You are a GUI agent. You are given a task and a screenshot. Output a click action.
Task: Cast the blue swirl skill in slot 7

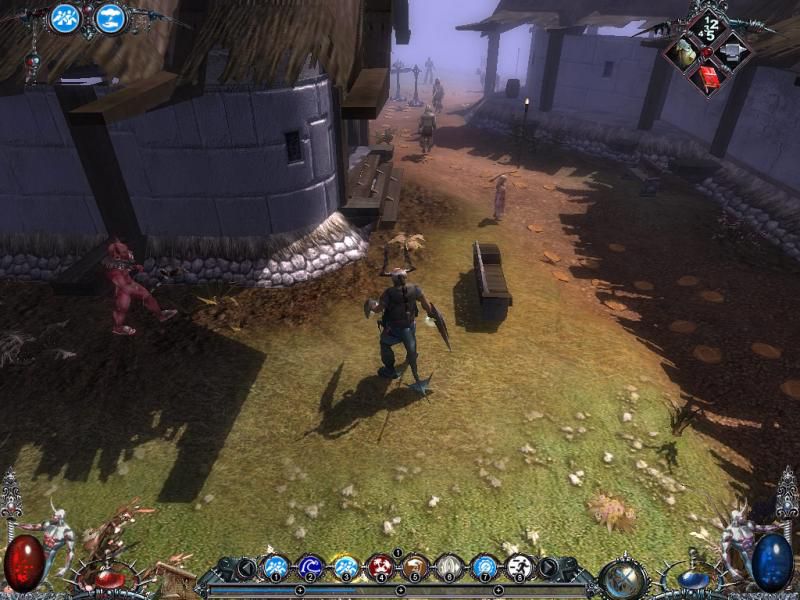click(485, 568)
